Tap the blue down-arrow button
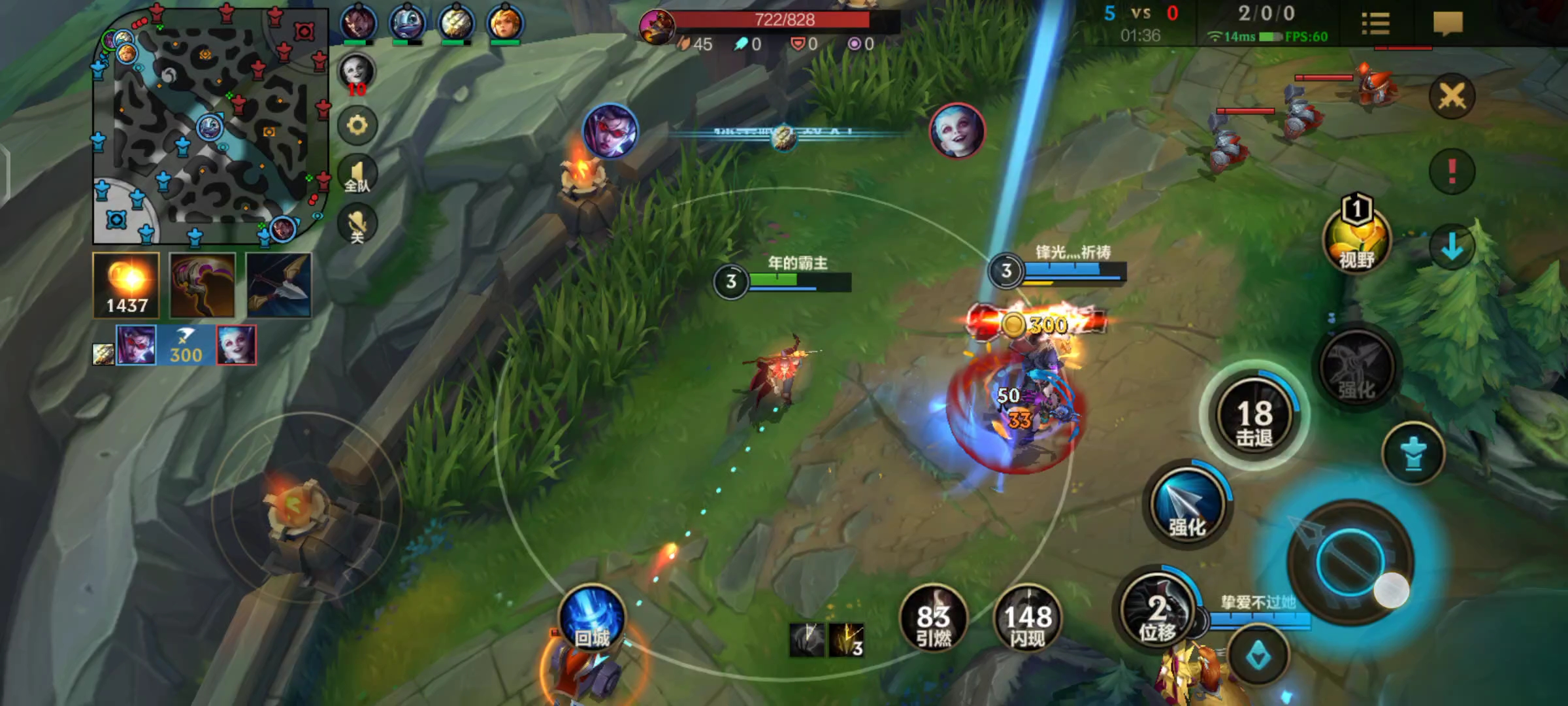Image resolution: width=1568 pixels, height=706 pixels. tap(1452, 246)
